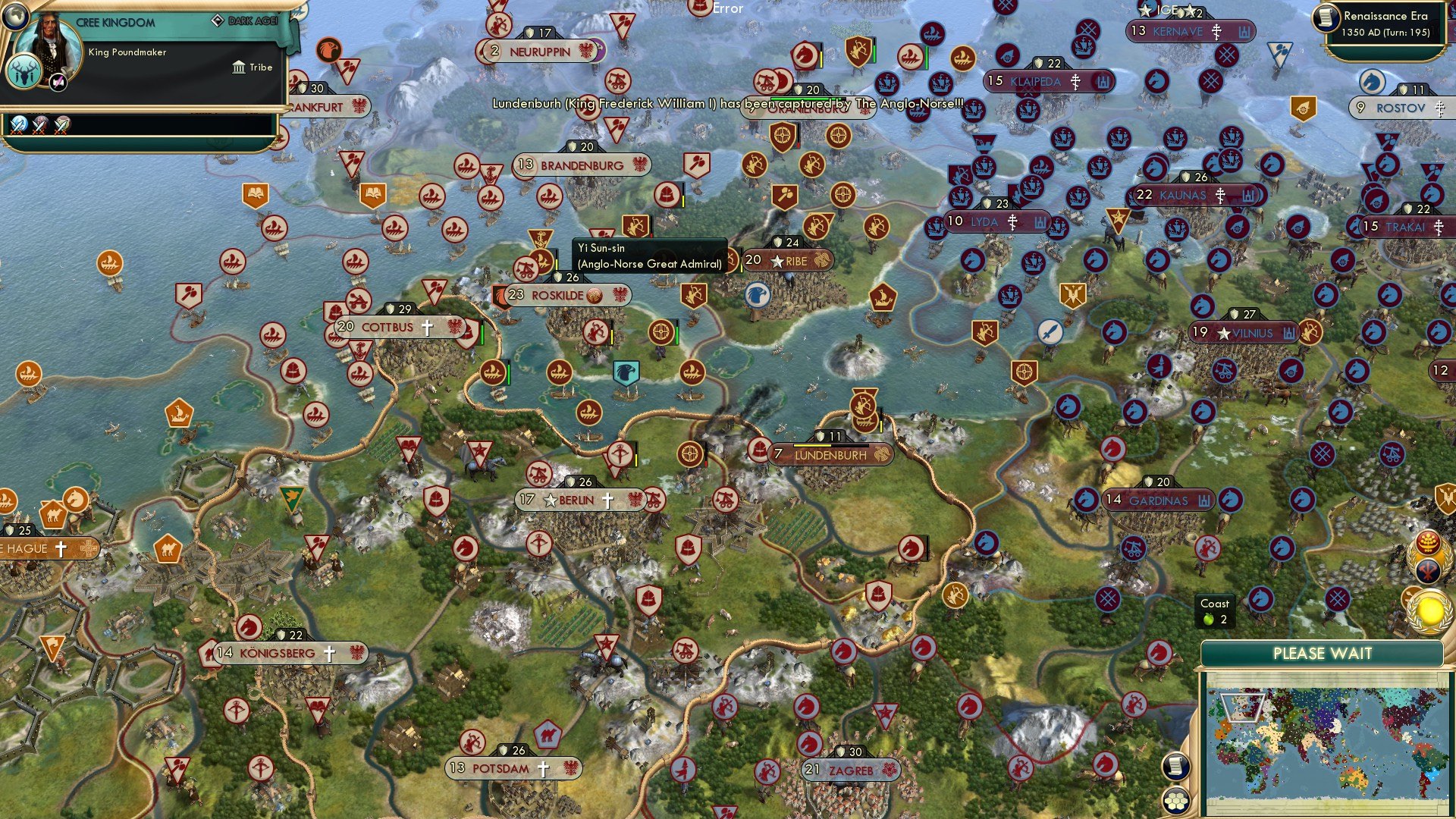Click the pink culture swirl icon beside the portrait
Viewport: 1456px width, 819px height.
(58, 81)
